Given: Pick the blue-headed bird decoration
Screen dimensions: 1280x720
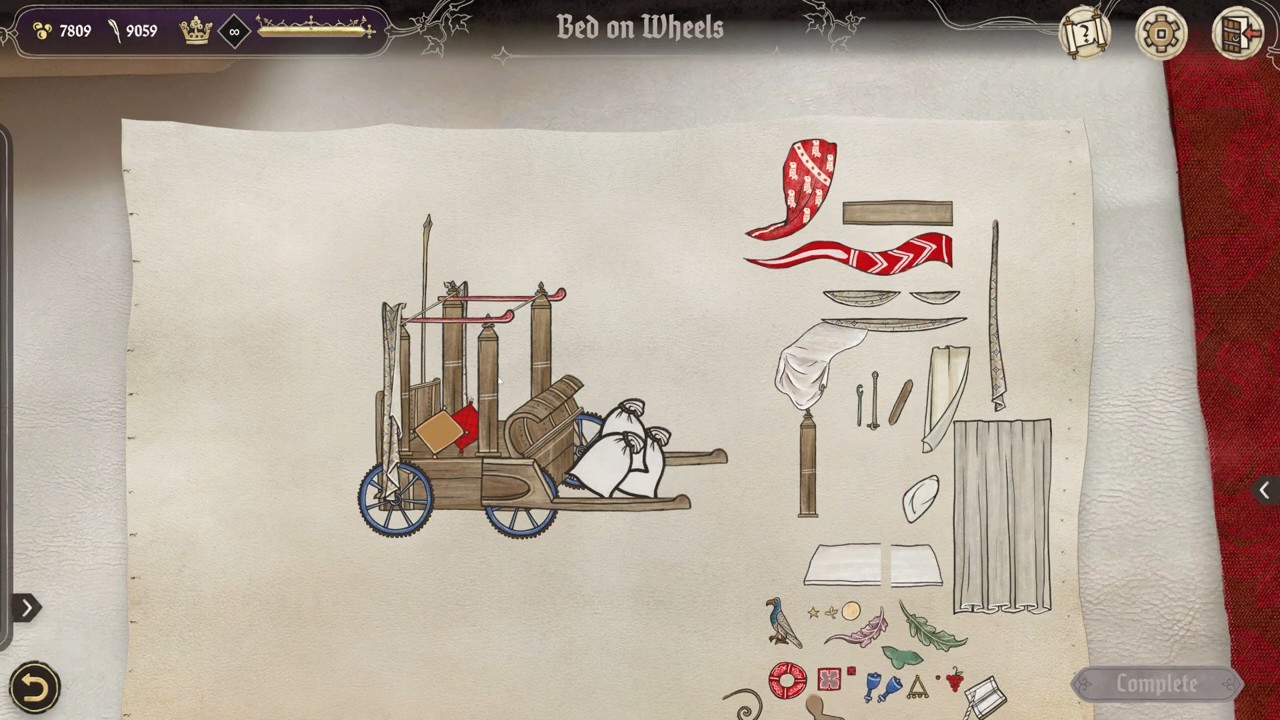Looking at the screenshot, I should [x=780, y=623].
